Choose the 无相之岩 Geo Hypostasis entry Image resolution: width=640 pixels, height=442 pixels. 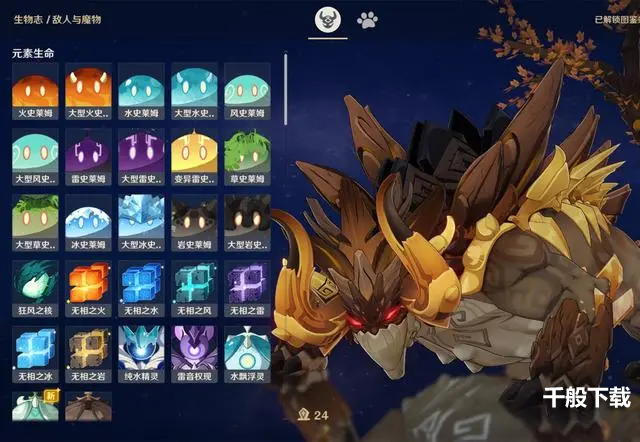[87, 350]
